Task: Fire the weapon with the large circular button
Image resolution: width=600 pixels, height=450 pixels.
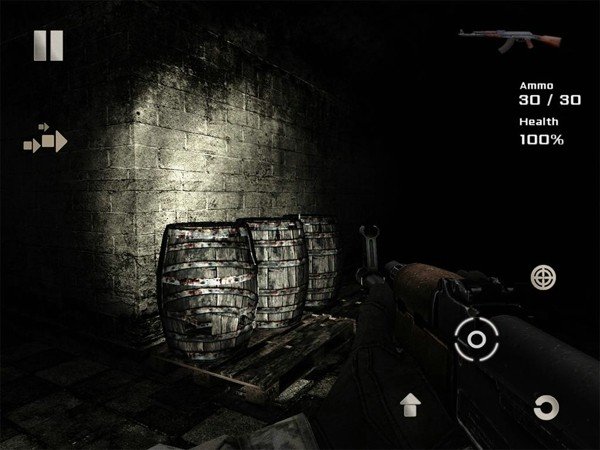Action: 476,339
